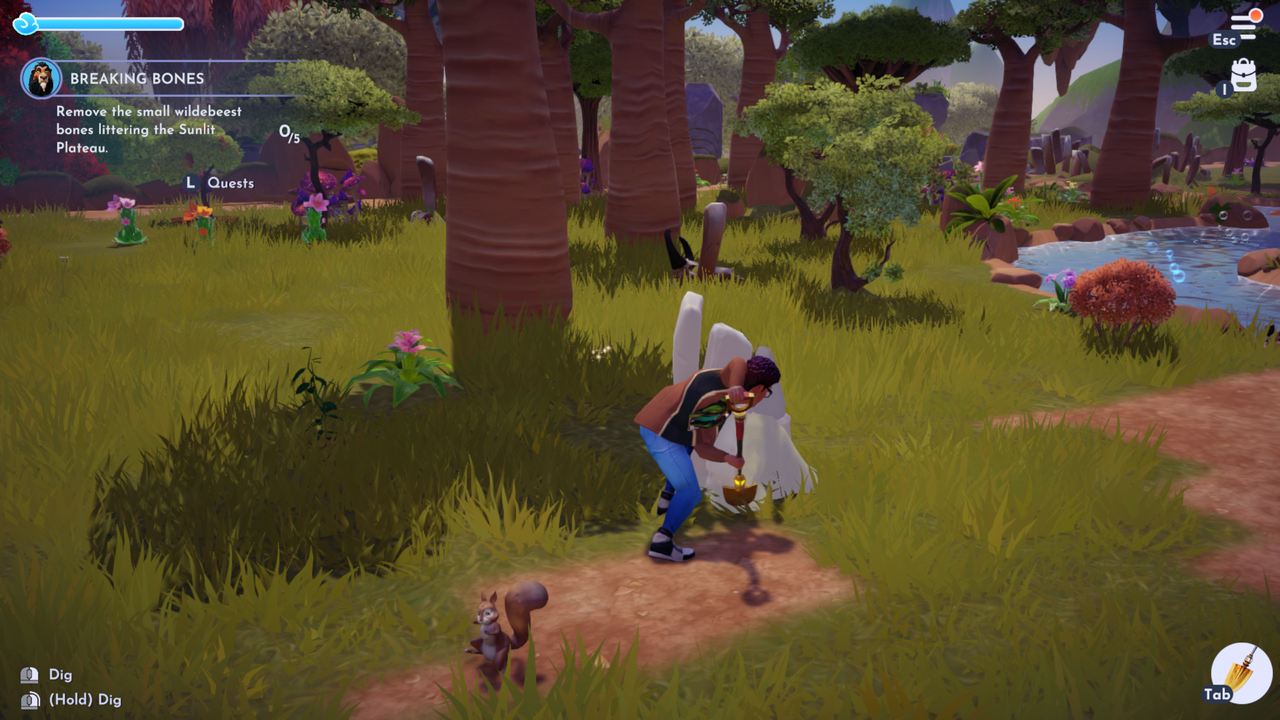Click the Scar quest portrait icon

pyautogui.click(x=41, y=78)
